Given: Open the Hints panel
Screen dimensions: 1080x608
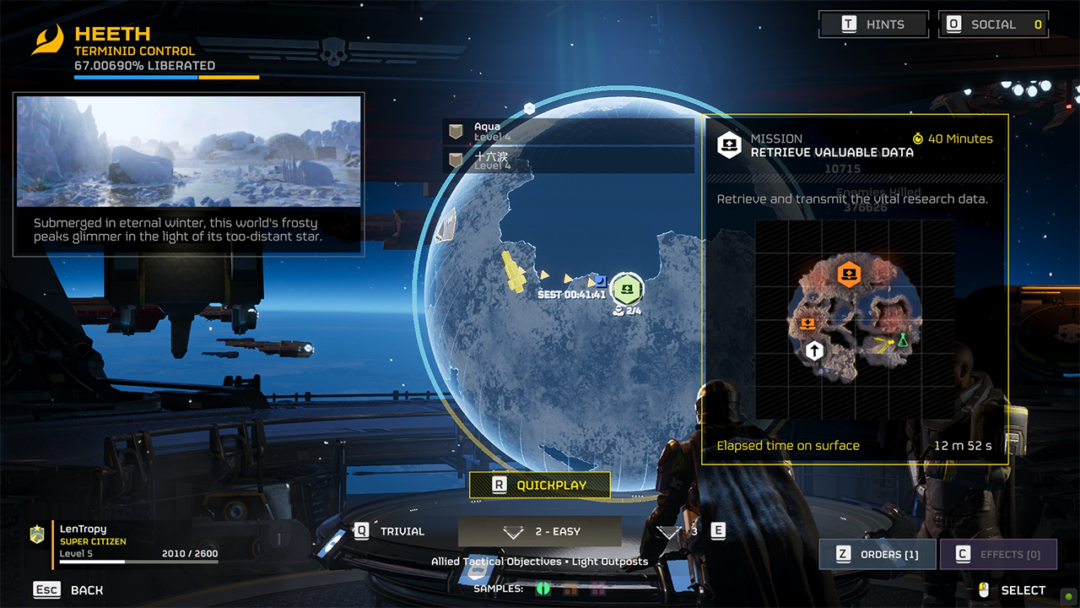Looking at the screenshot, I should click(x=873, y=24).
